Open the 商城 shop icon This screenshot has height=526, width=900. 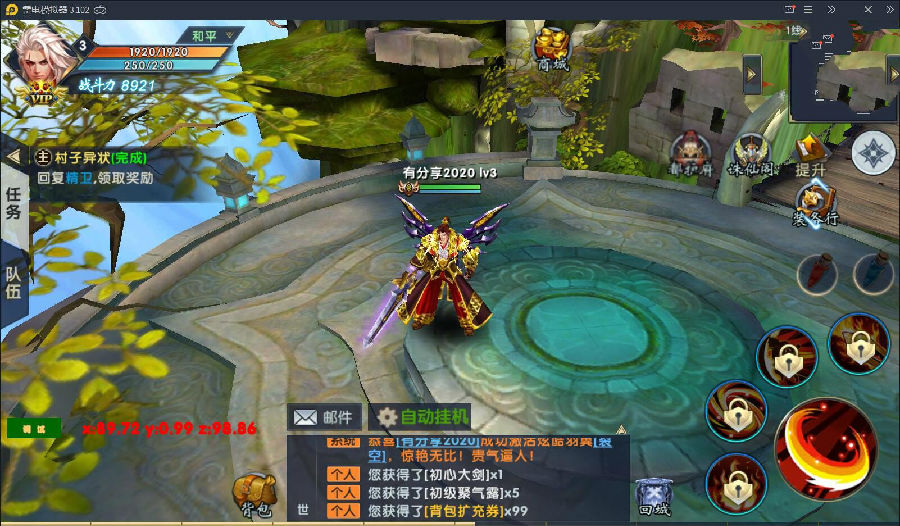pyautogui.click(x=551, y=47)
